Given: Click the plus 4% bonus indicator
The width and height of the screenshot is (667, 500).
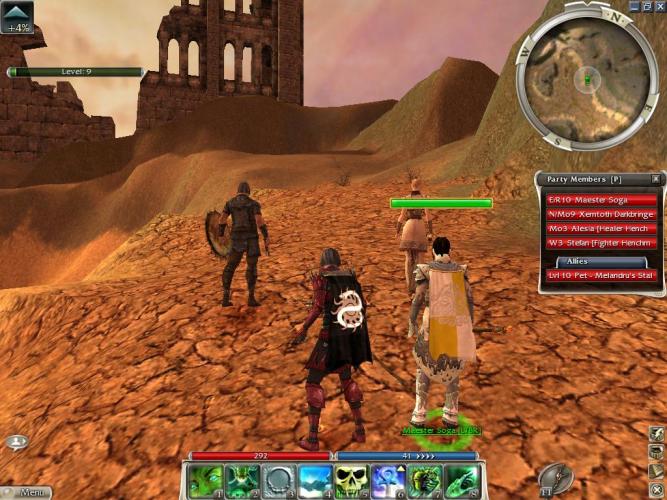Looking at the screenshot, I should tap(17, 17).
